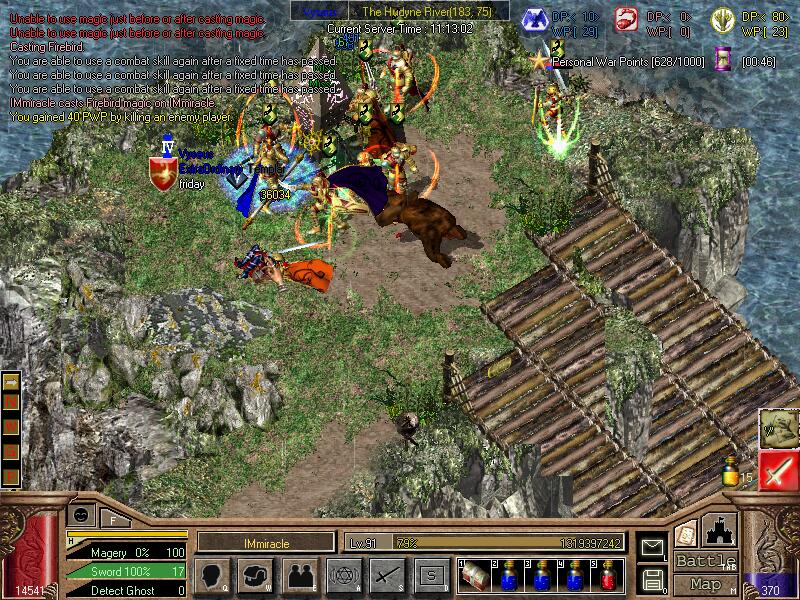Open the mail envelope button
Viewport: 800px width, 600px height.
[652, 547]
